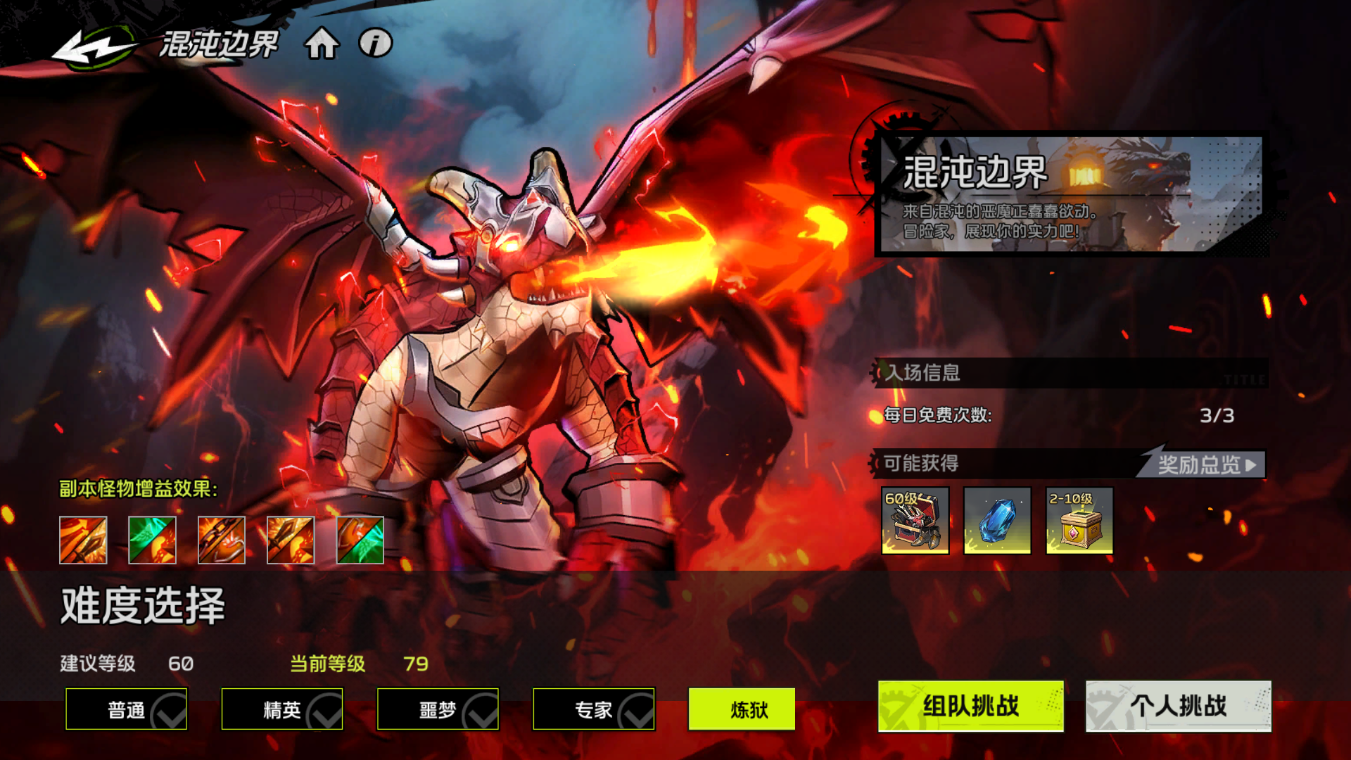Select the green wing buff icon
This screenshot has height=760, width=1351.
coord(151,540)
